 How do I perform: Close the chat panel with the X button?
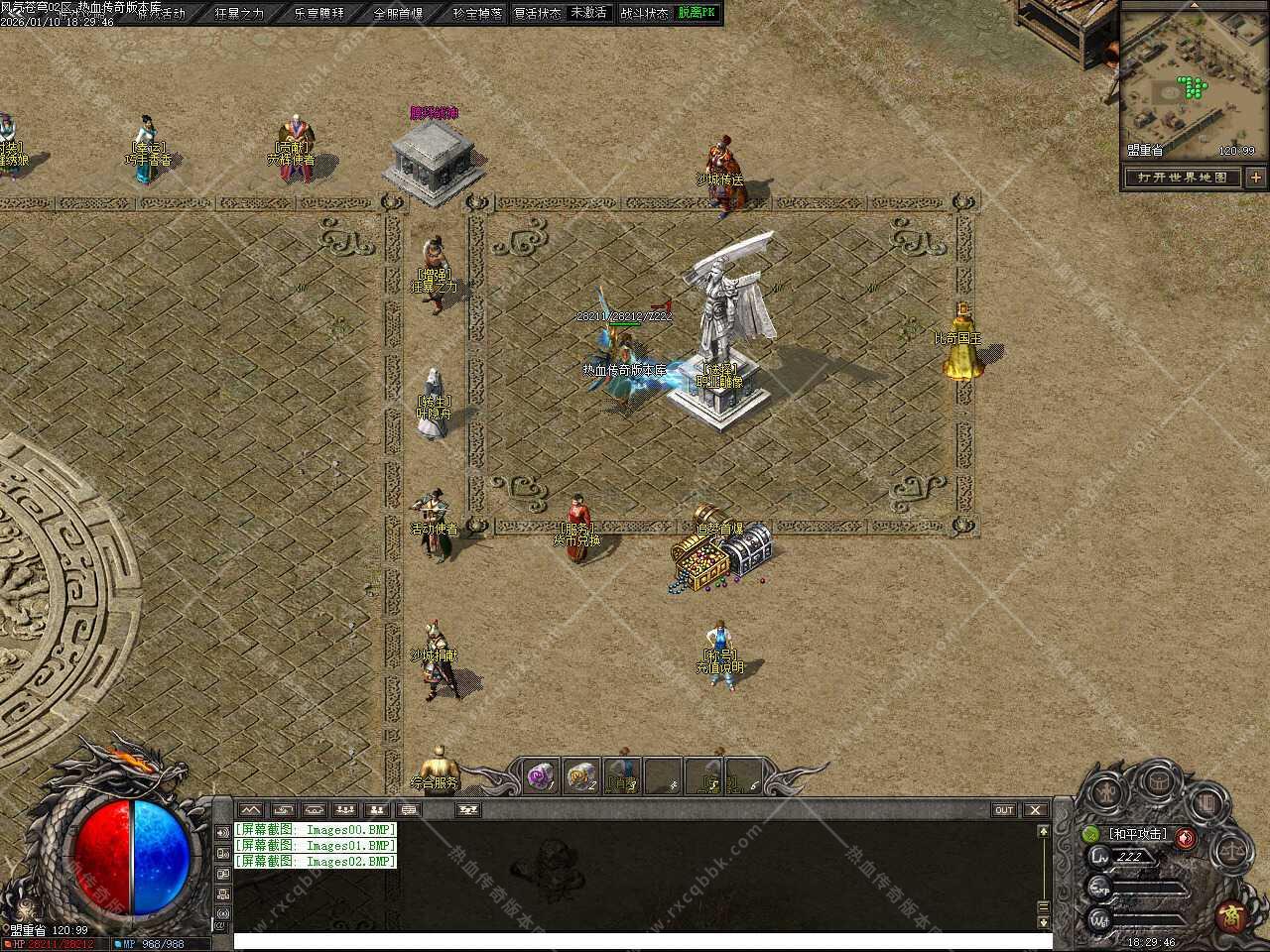click(x=1035, y=810)
